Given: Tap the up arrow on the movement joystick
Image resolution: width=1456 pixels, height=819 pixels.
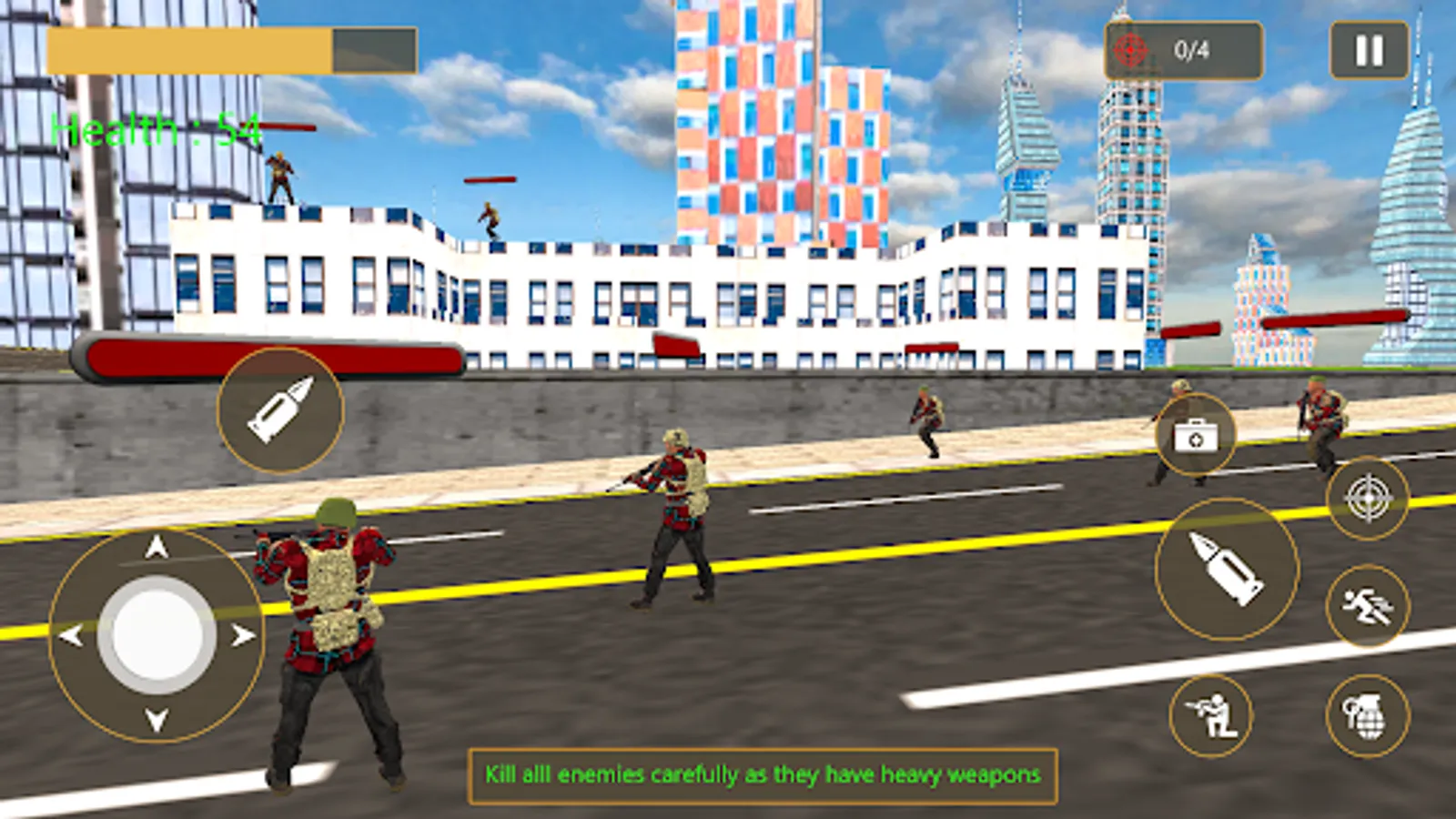Looking at the screenshot, I should tap(155, 546).
